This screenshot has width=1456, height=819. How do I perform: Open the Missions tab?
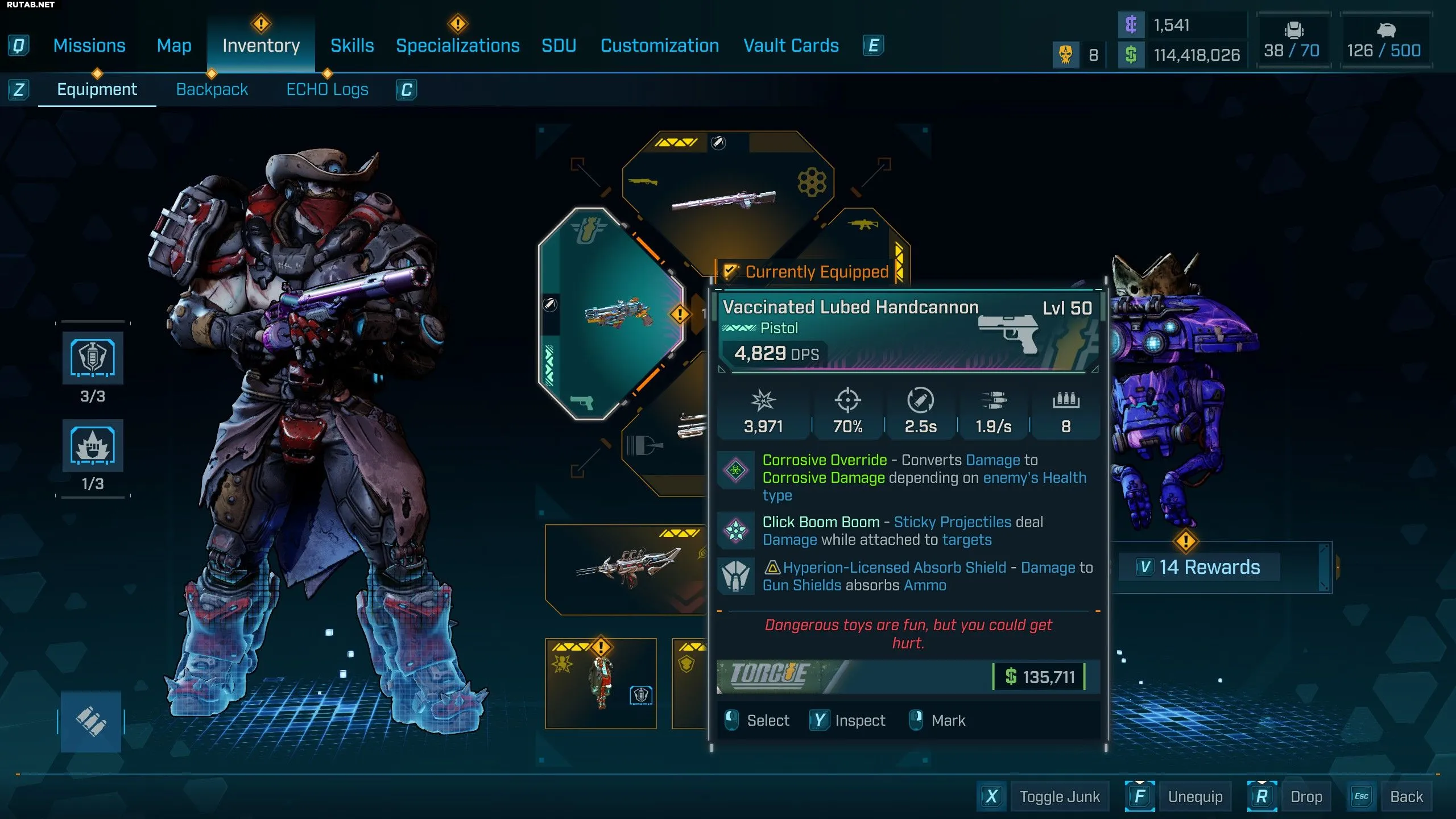click(x=89, y=45)
